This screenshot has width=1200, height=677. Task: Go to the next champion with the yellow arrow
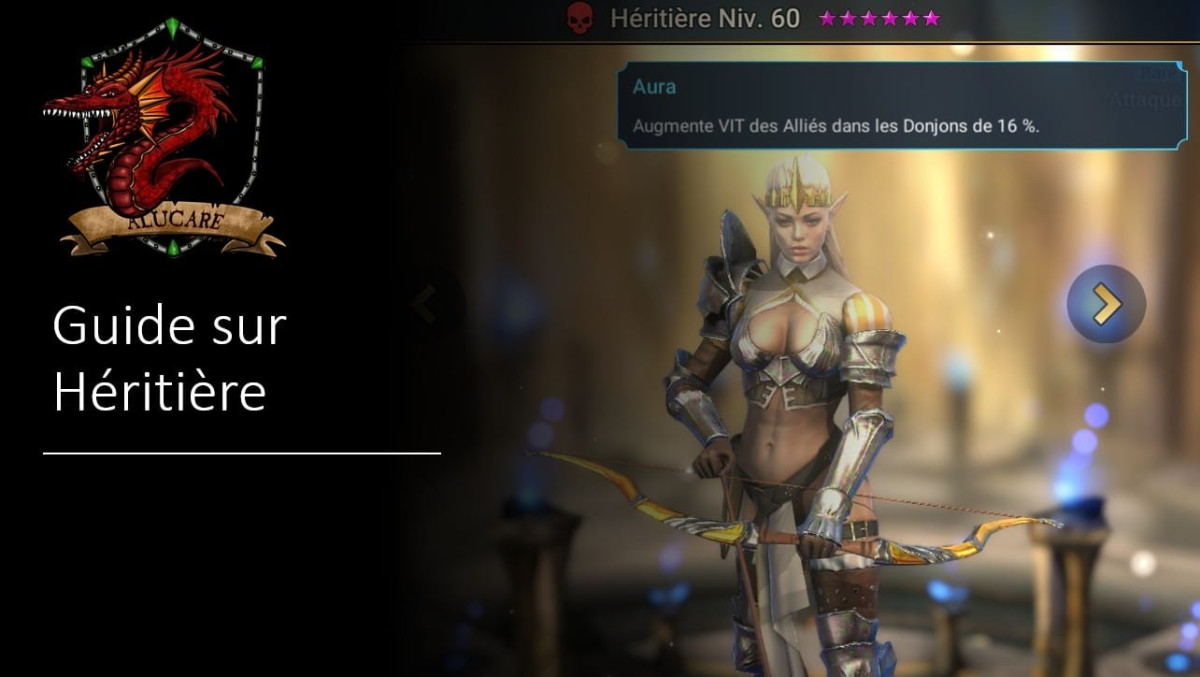pyautogui.click(x=1106, y=304)
